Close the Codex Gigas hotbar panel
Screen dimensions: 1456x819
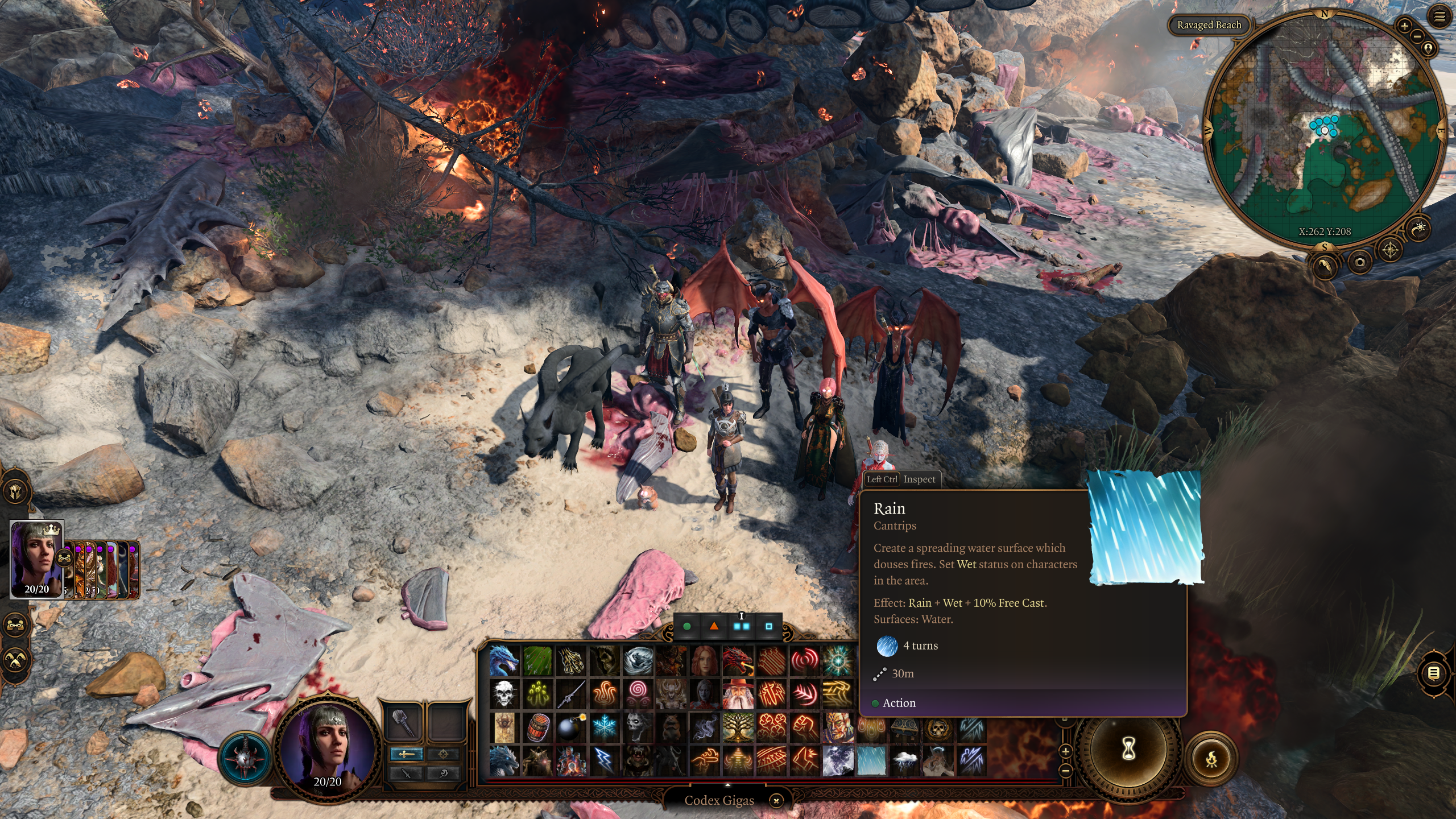click(776, 801)
